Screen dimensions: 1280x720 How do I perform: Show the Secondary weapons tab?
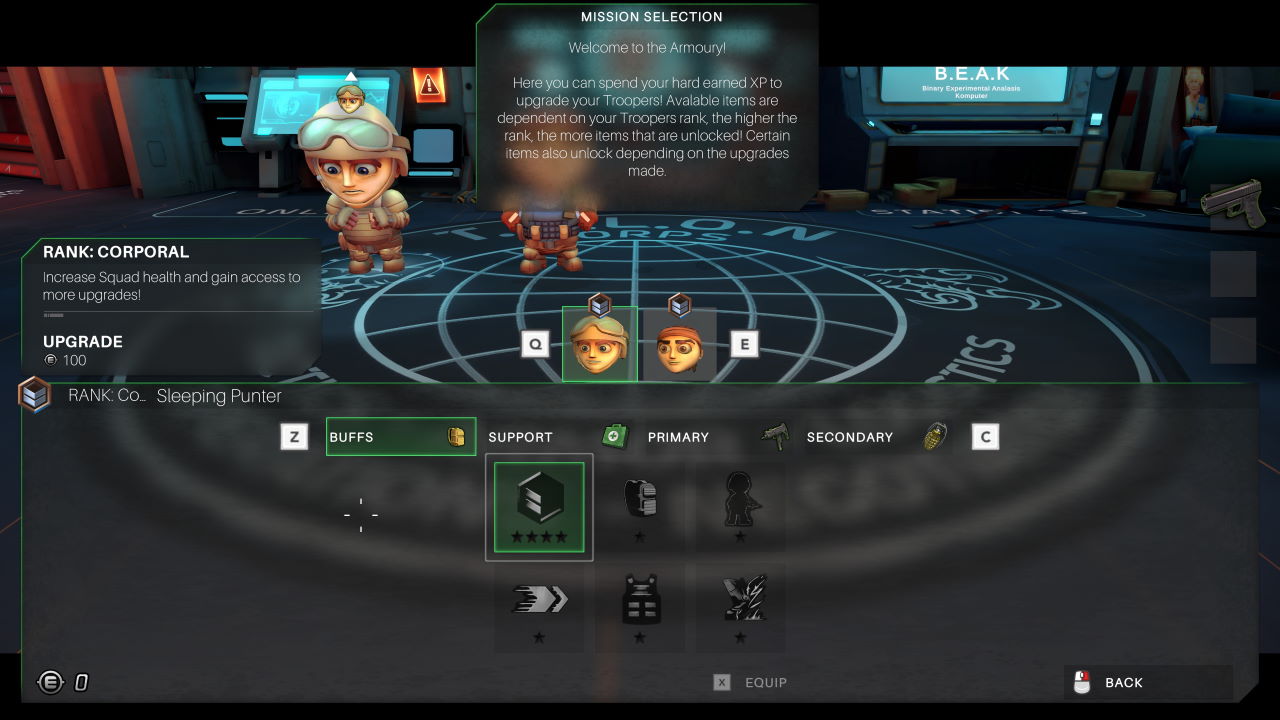(x=876, y=437)
